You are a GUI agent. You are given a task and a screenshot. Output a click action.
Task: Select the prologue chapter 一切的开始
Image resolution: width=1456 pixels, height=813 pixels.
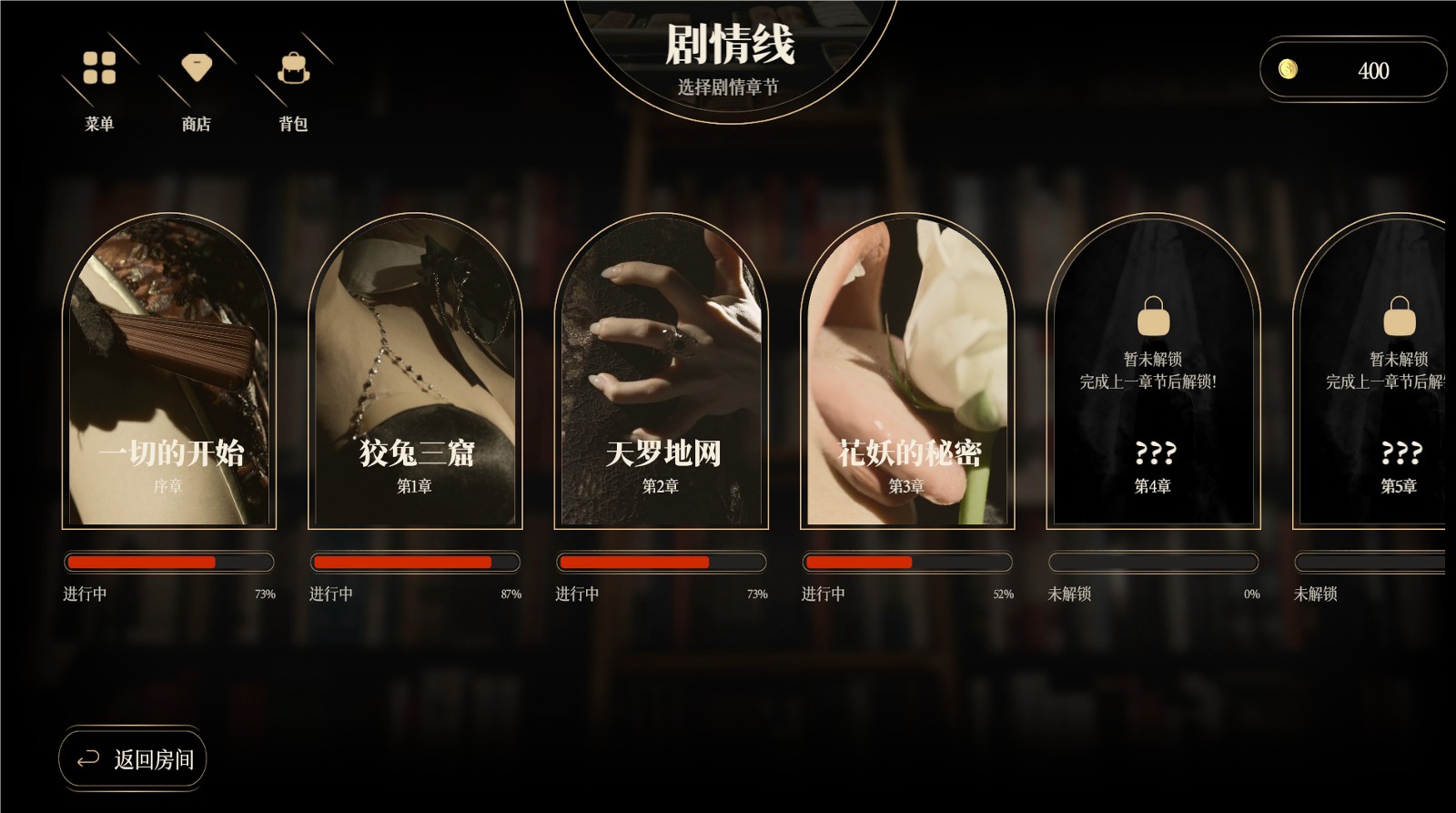tap(169, 373)
